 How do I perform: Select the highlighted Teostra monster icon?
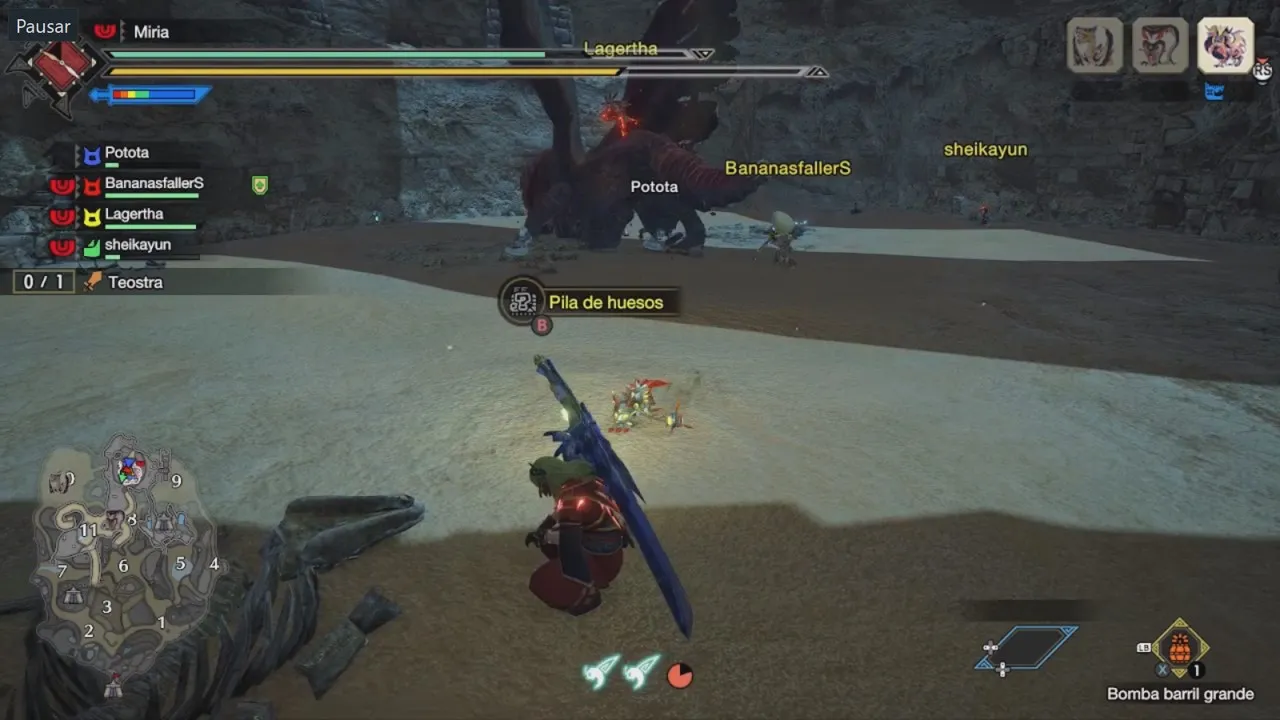(1225, 45)
